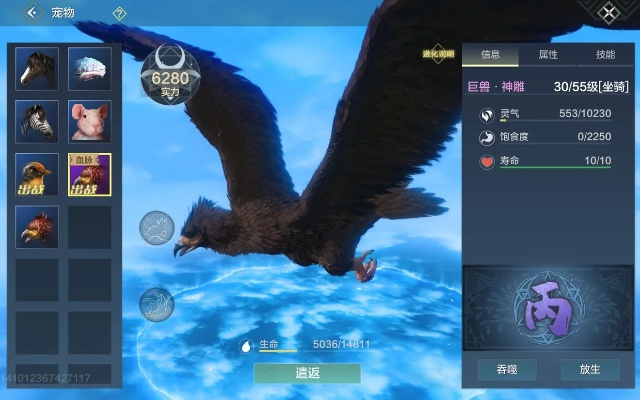Pick the white mouse pet slot
The image size is (640, 400).
89,121
